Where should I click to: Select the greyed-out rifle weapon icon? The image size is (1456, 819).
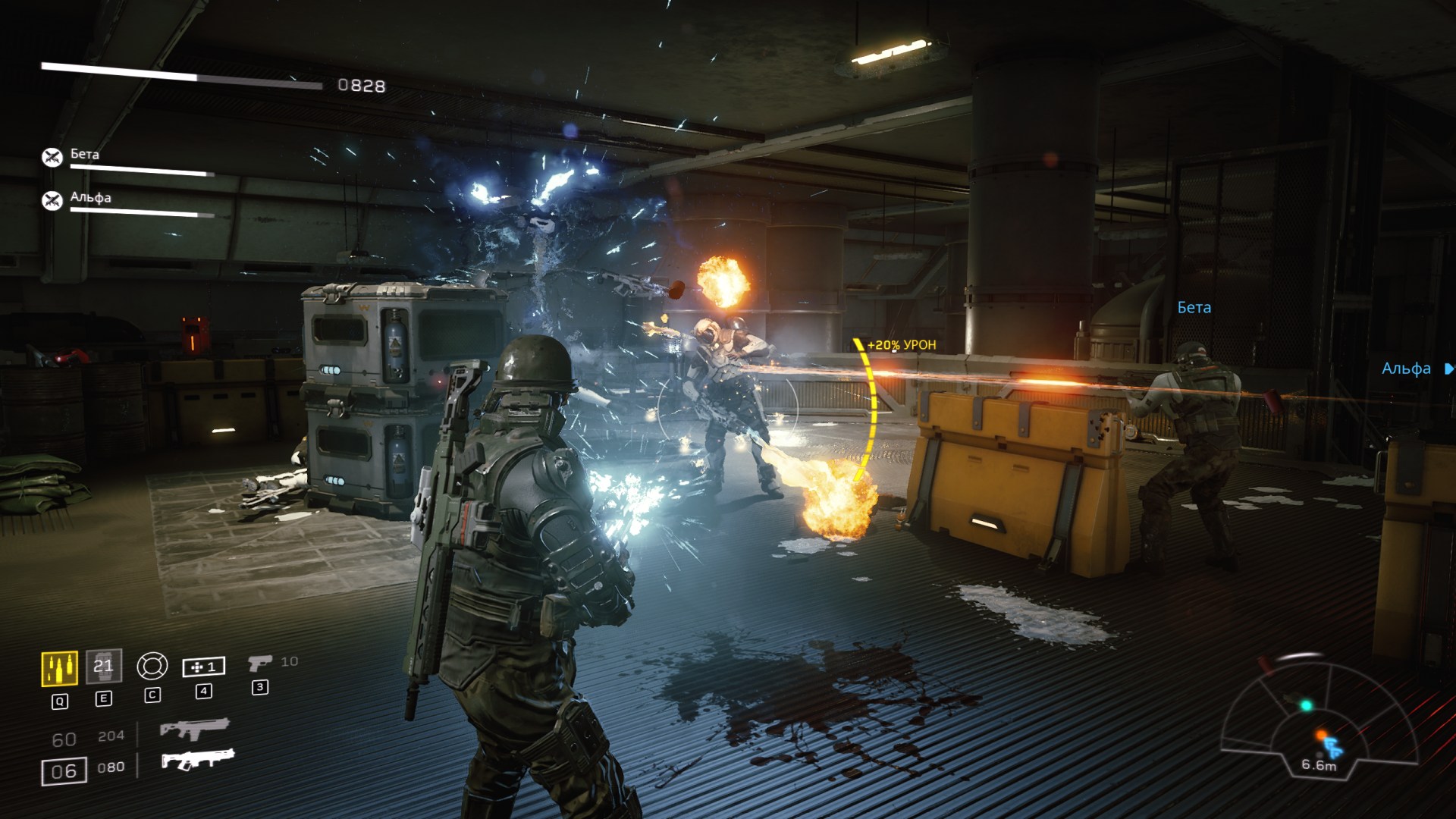click(x=194, y=730)
